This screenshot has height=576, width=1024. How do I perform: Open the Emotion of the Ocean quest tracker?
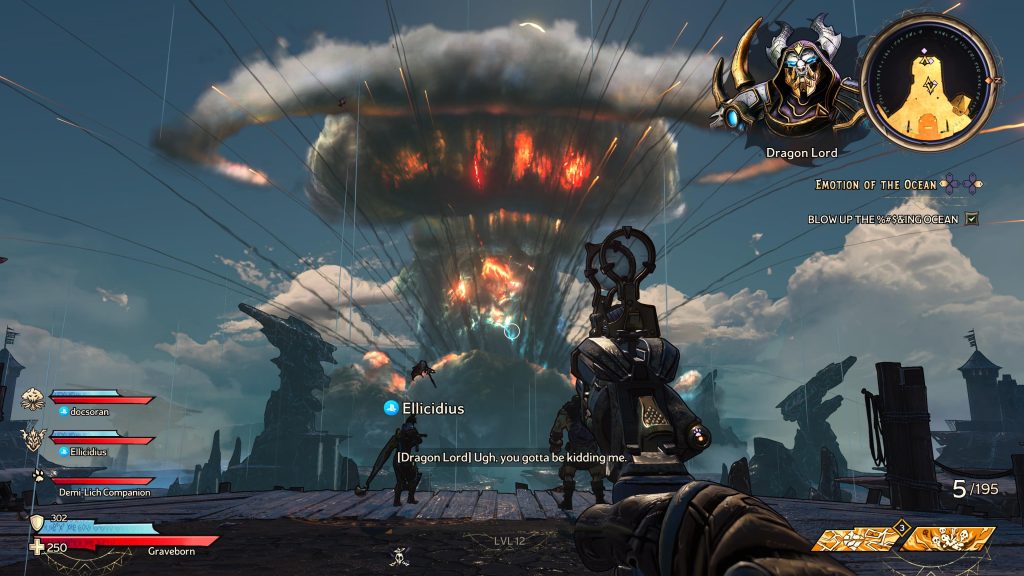tap(876, 185)
